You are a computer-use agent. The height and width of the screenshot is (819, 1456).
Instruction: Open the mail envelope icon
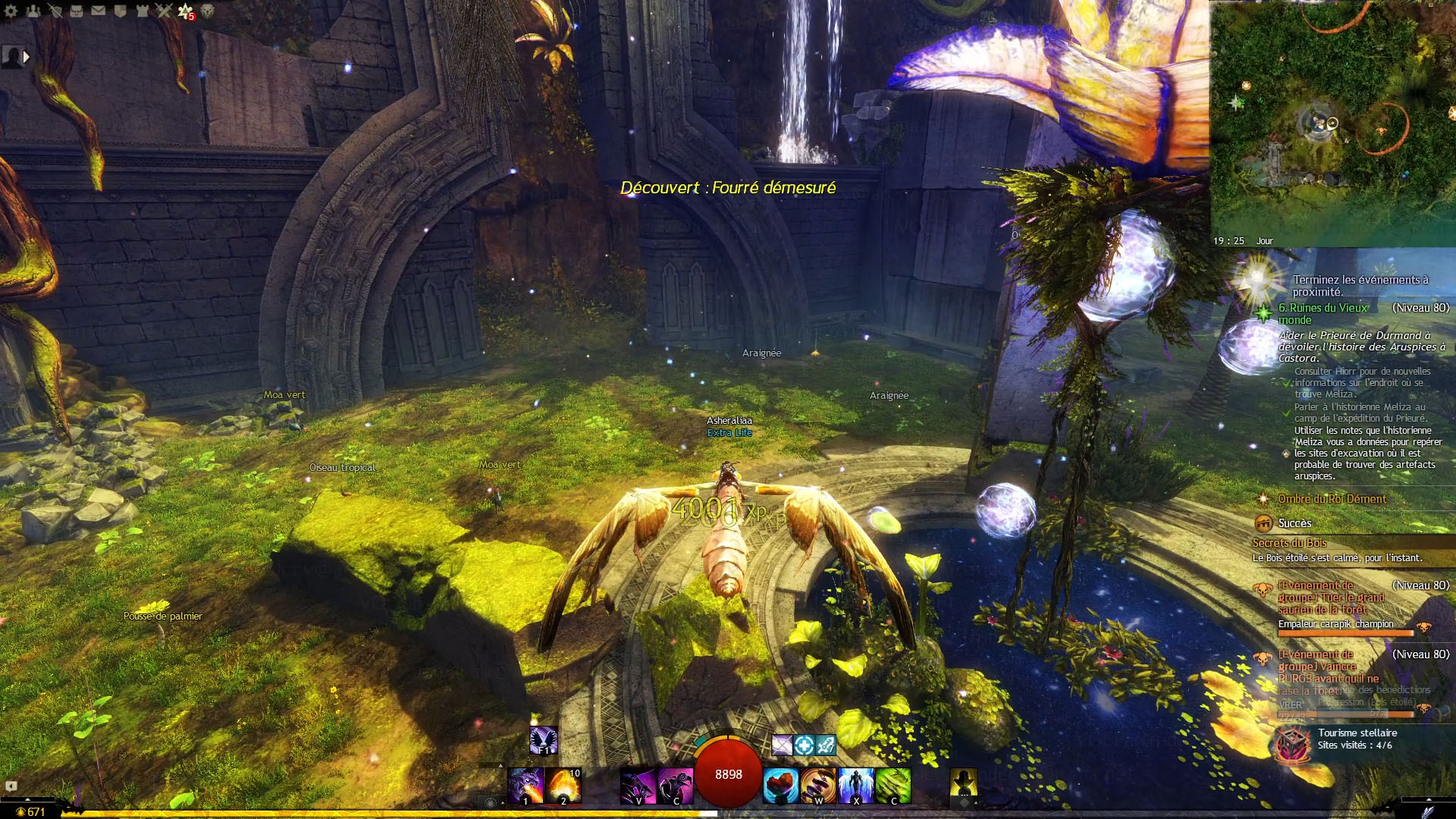point(99,11)
